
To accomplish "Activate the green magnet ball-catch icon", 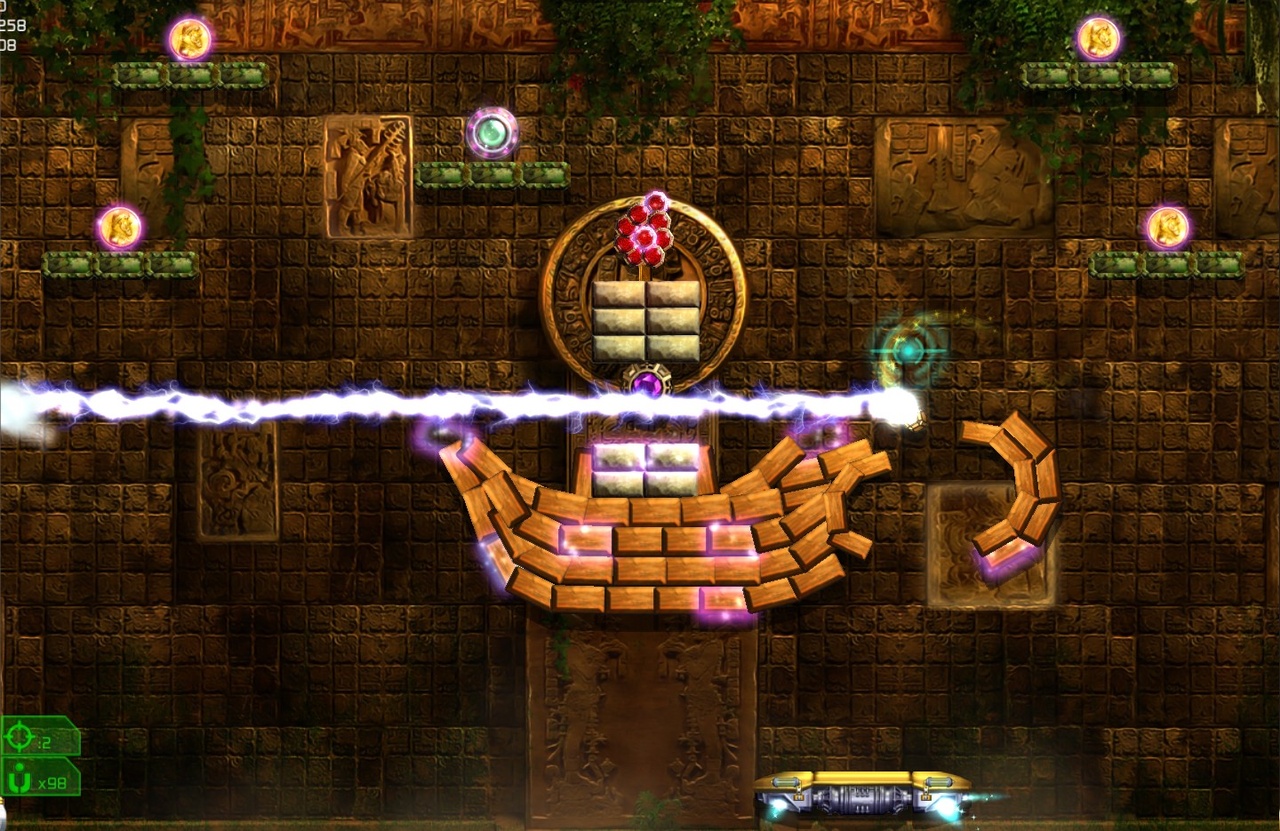I will [x=18, y=779].
